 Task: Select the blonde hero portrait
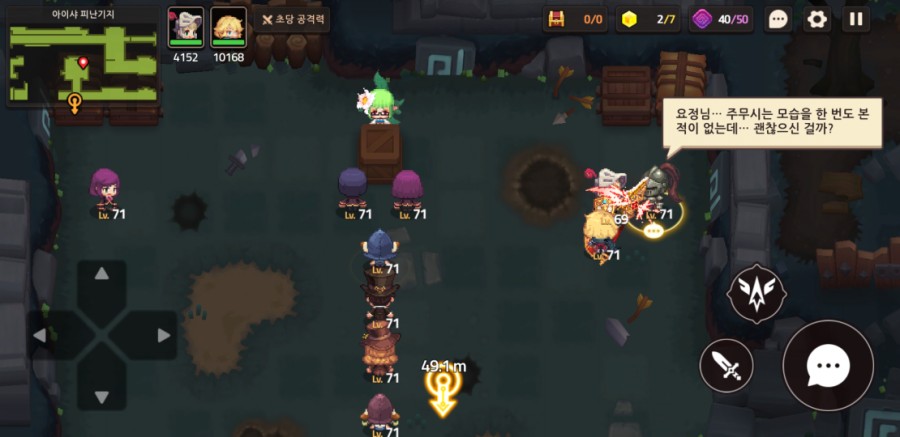point(228,24)
